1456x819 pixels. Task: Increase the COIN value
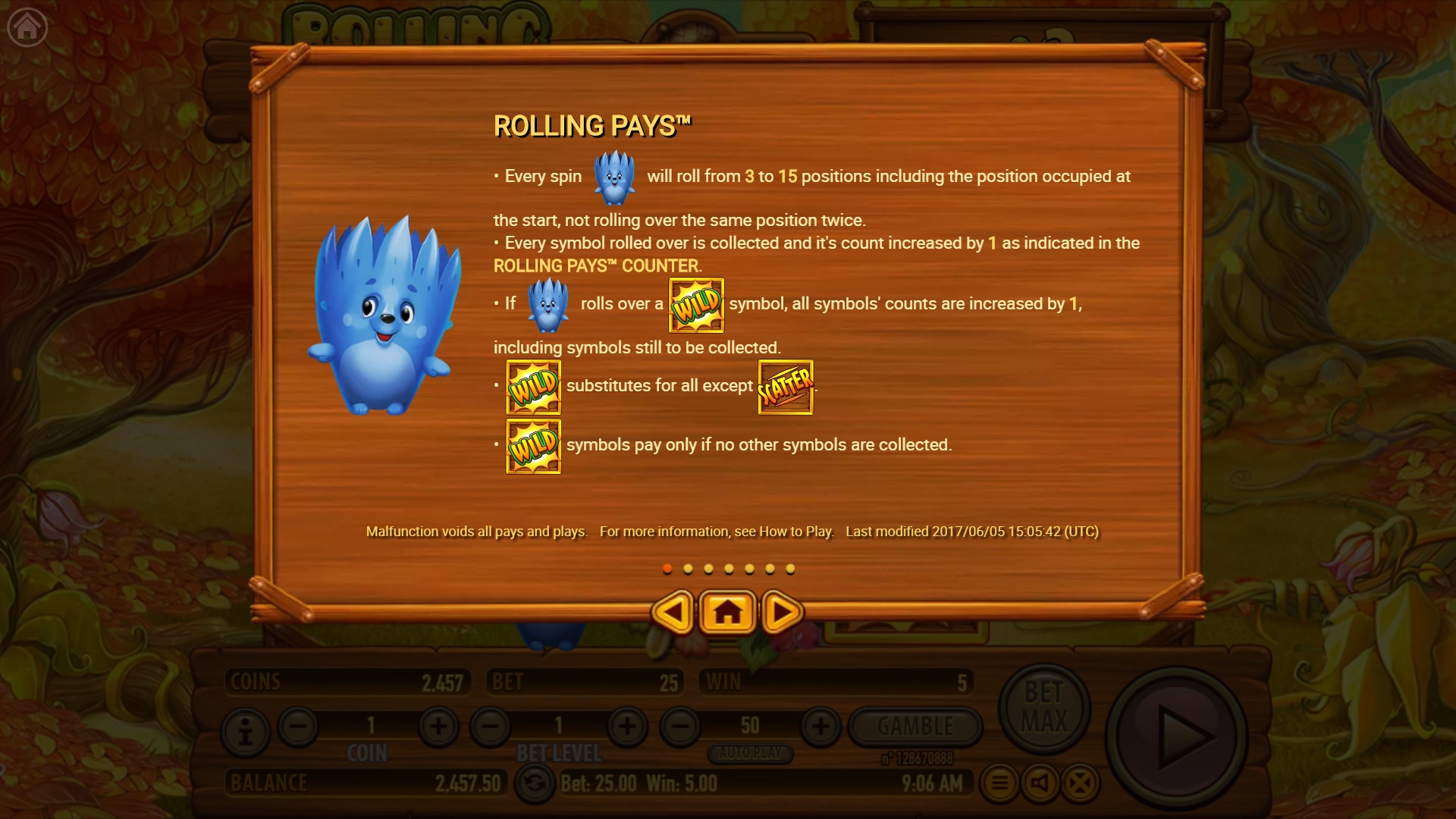pyautogui.click(x=438, y=726)
